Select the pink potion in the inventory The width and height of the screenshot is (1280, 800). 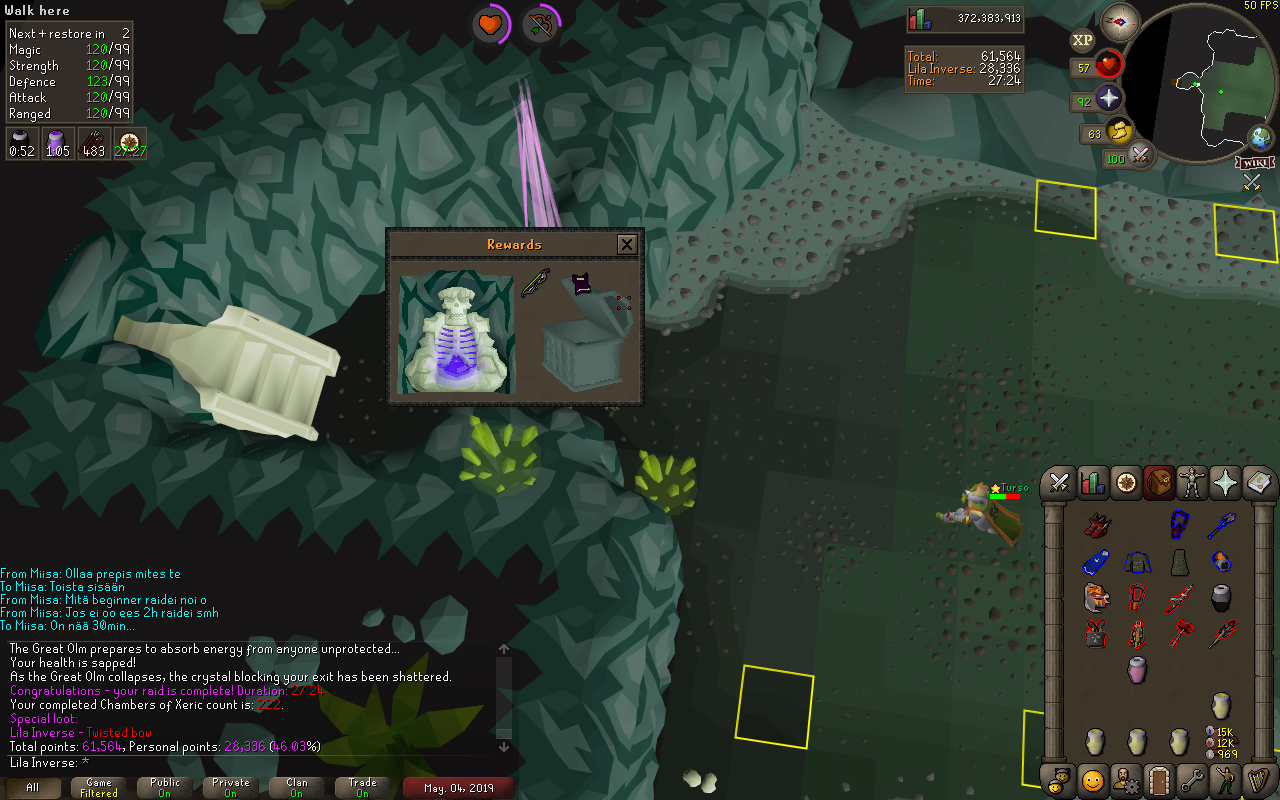[1136, 669]
